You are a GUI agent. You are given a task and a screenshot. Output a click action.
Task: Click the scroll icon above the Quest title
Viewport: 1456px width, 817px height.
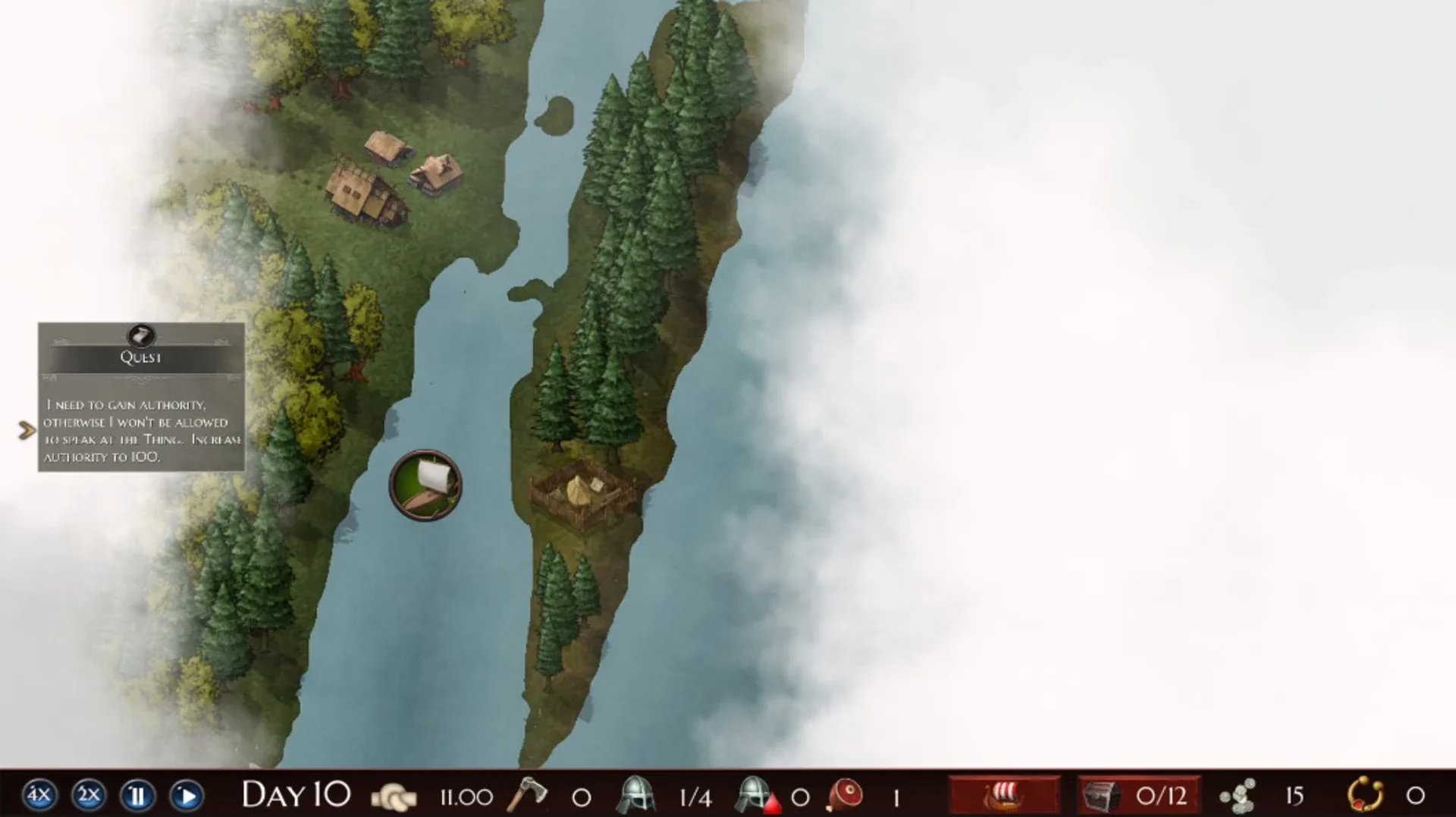pos(141,336)
